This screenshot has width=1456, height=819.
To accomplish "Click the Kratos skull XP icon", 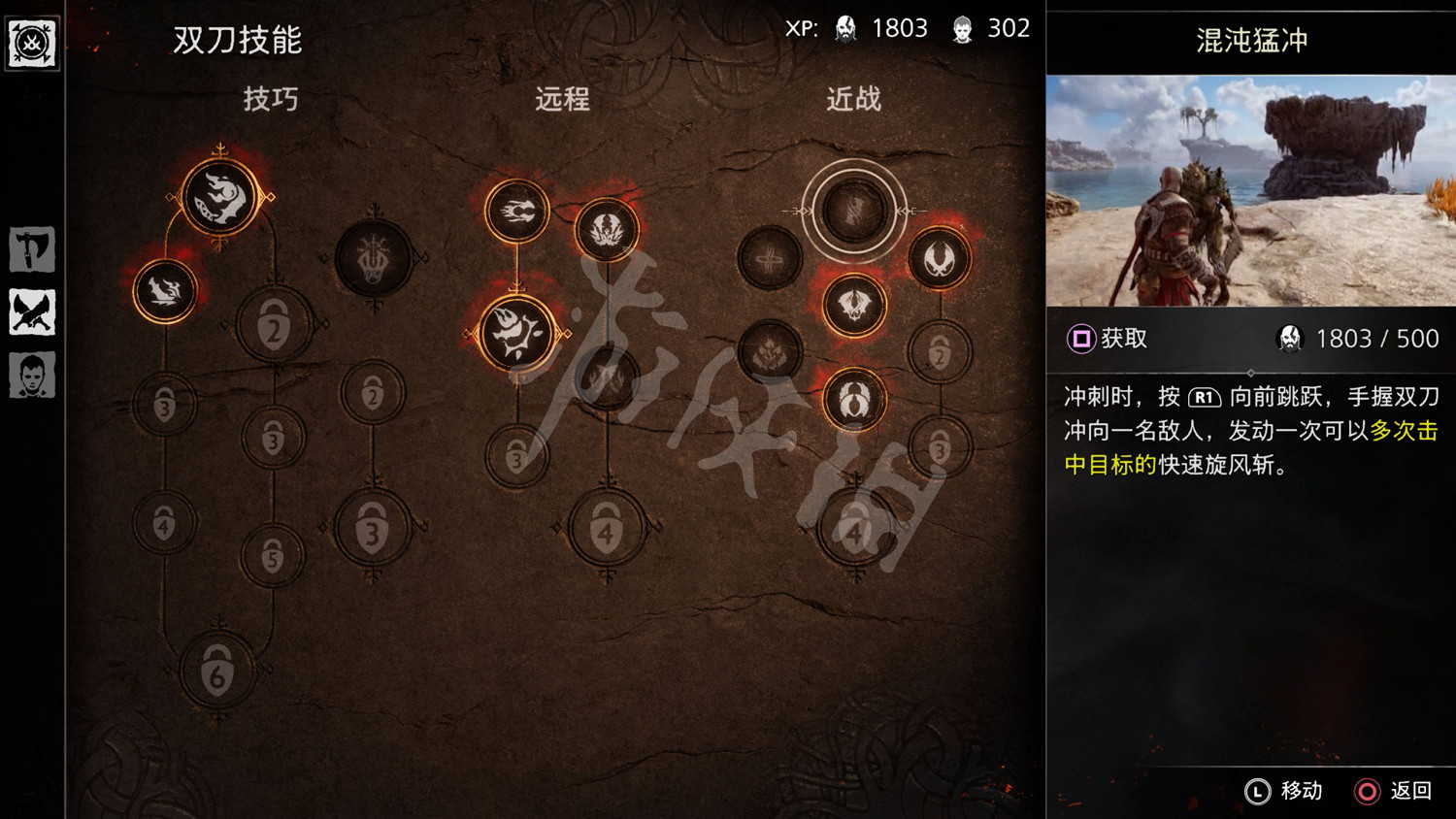I will coord(844,27).
